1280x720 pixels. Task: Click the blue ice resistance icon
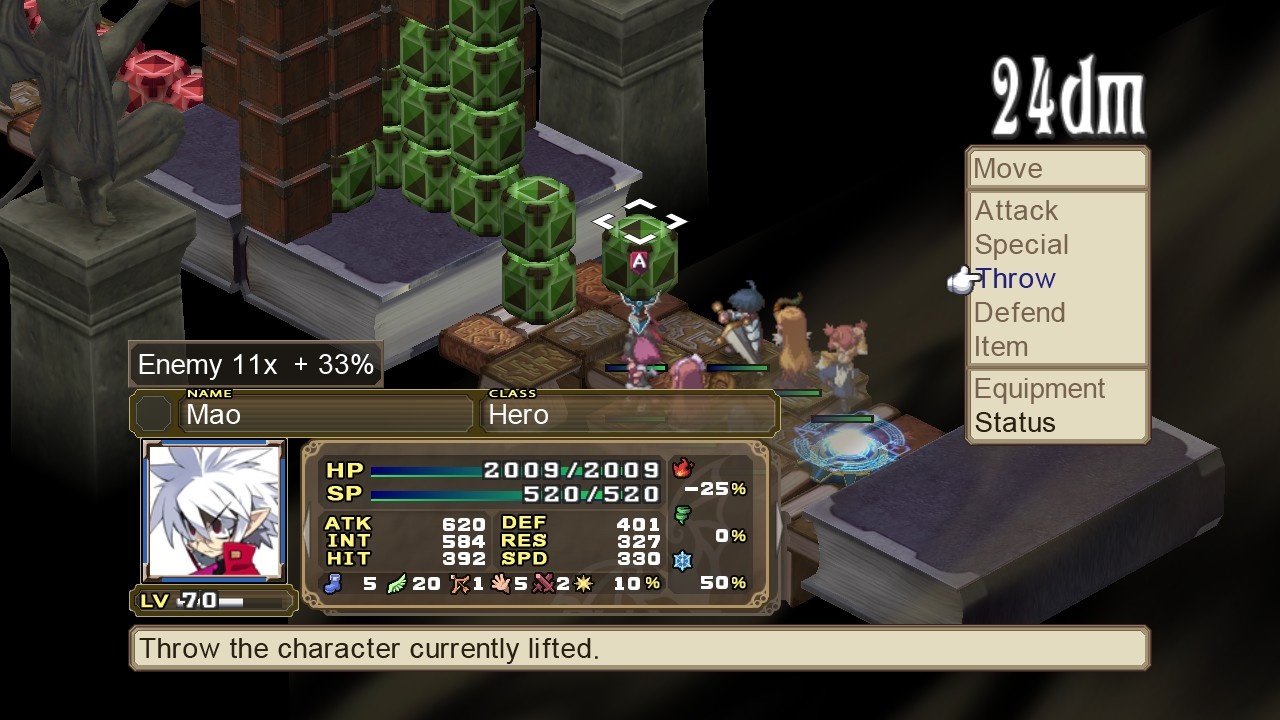click(680, 558)
